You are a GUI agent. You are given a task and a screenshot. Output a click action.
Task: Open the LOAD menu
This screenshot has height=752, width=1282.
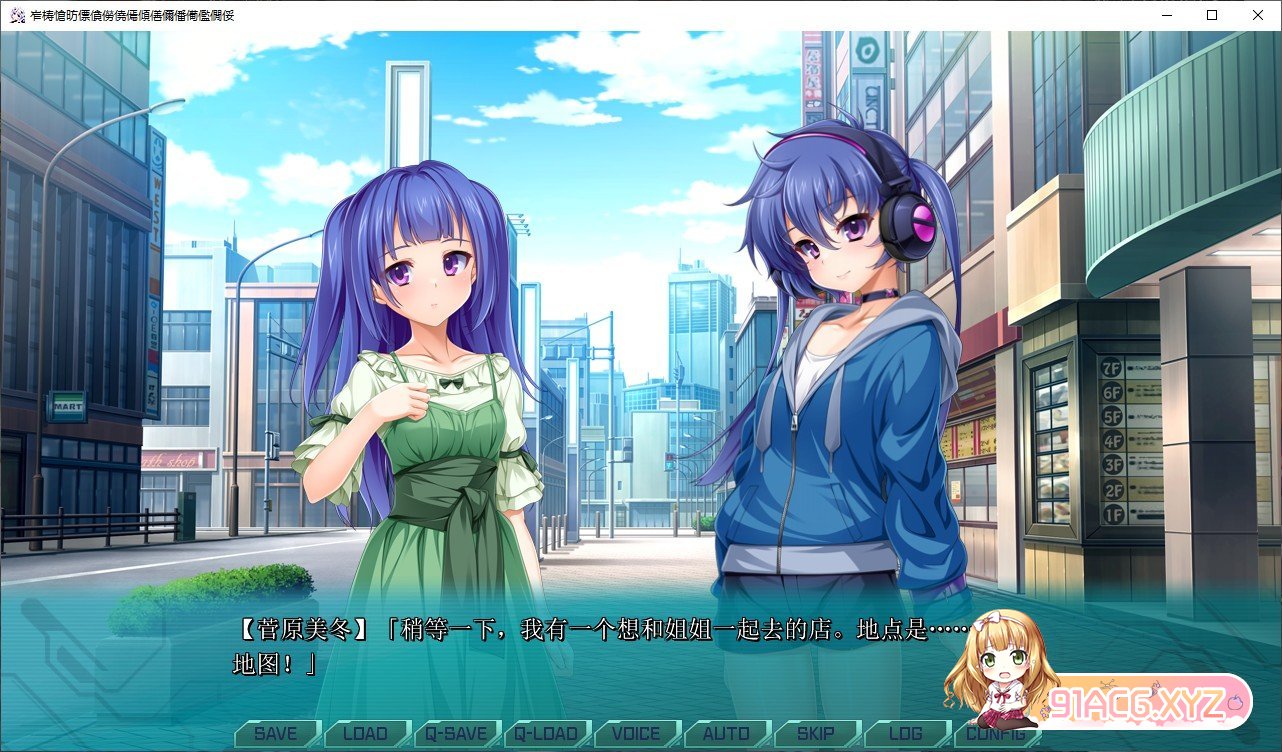[365, 734]
